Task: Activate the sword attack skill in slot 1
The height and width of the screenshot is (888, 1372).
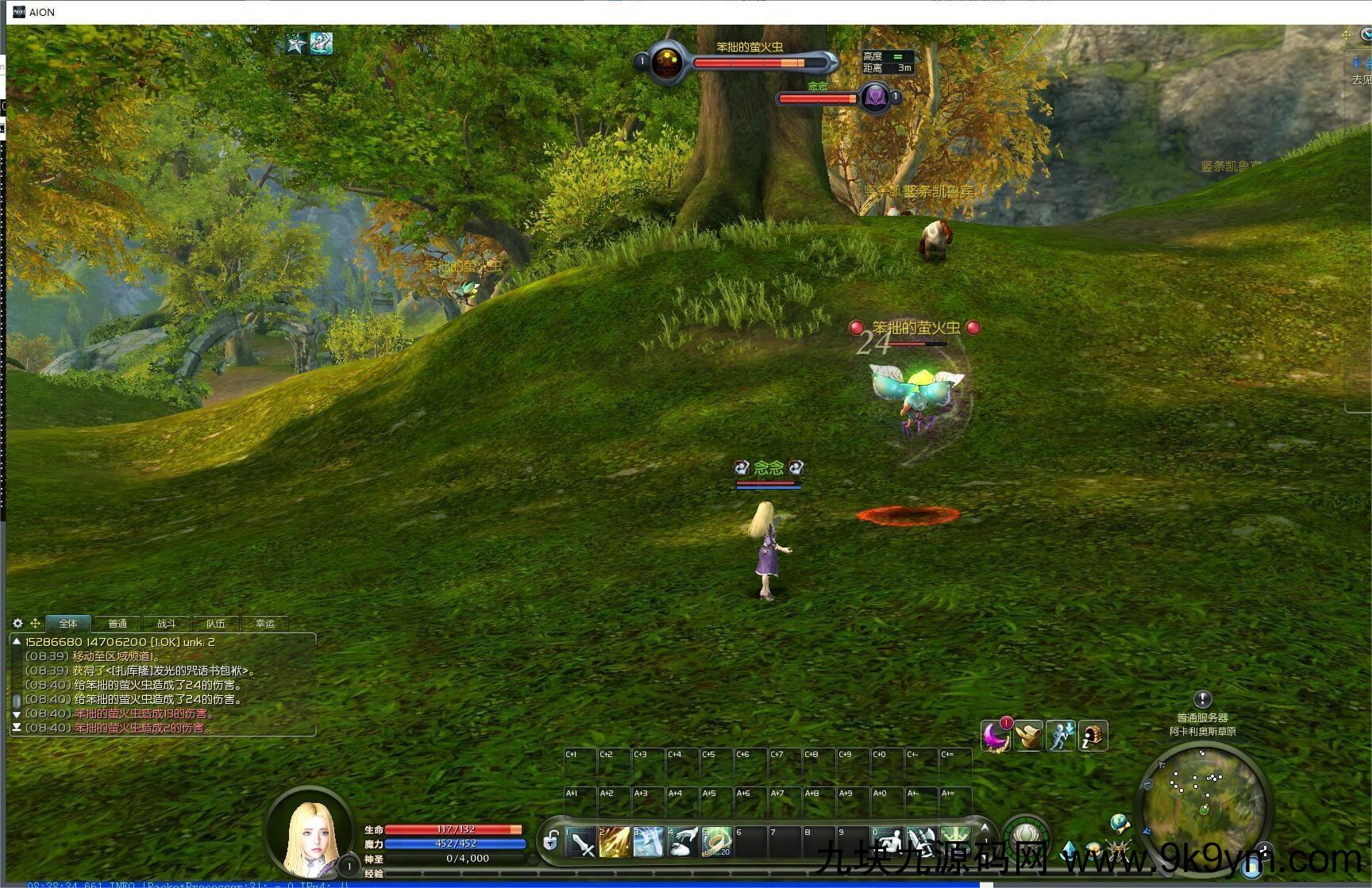Action: coord(581,843)
